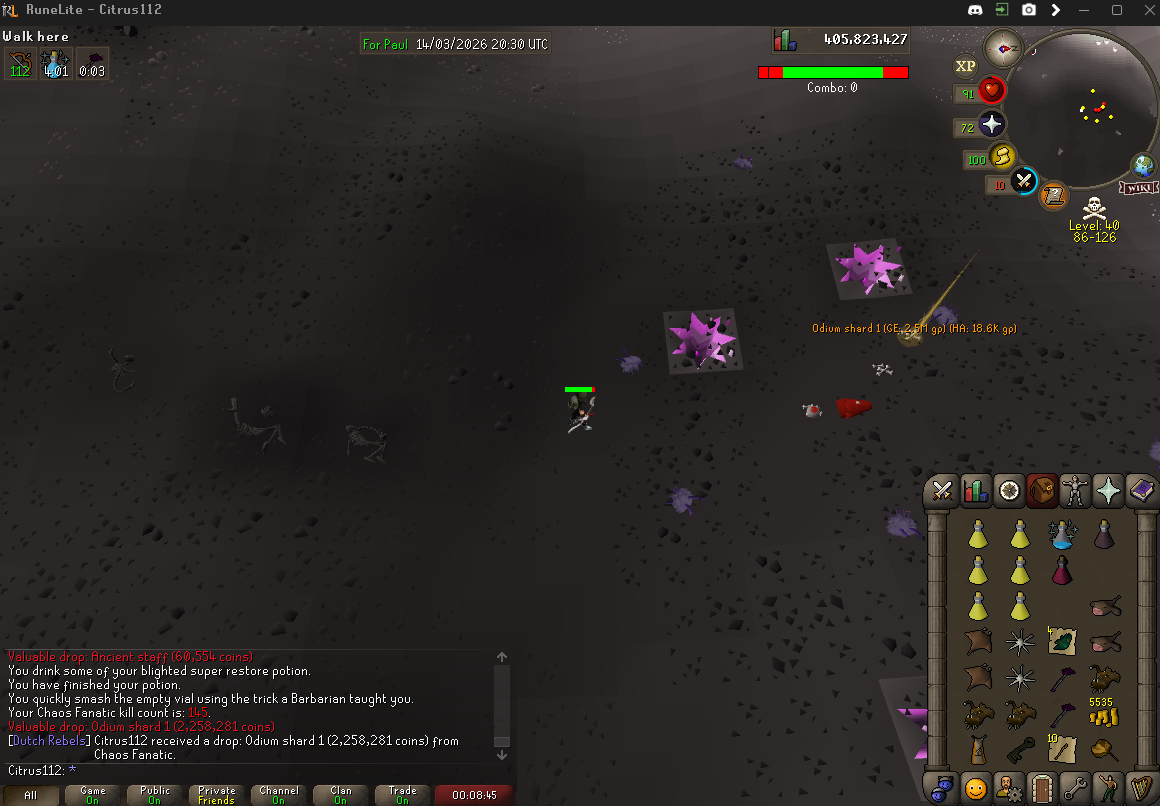Viewport: 1160px width, 806px height.
Task: Switch to the Magic spellbook tab
Action: tap(1141, 491)
